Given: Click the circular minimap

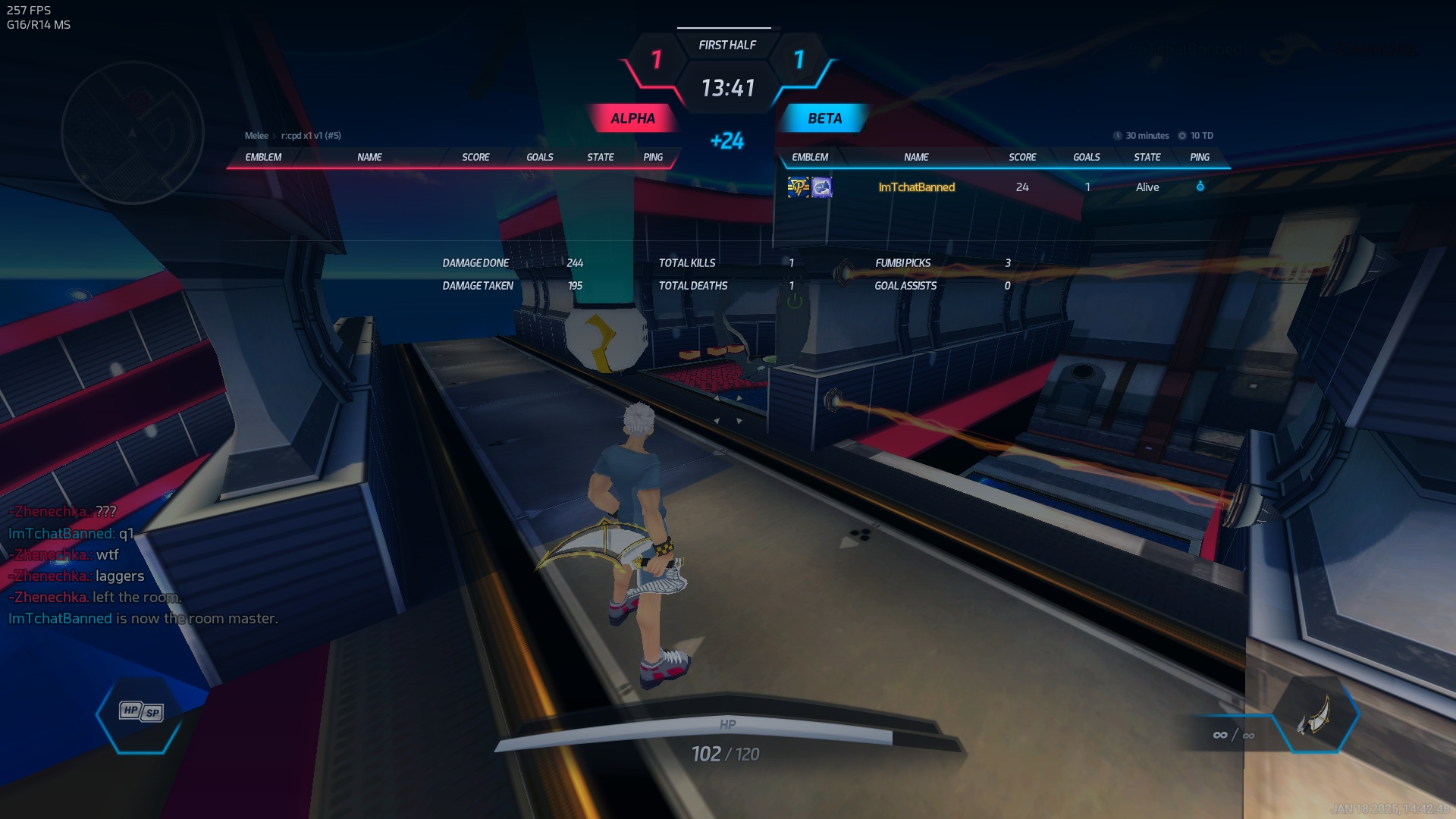Looking at the screenshot, I should (133, 133).
